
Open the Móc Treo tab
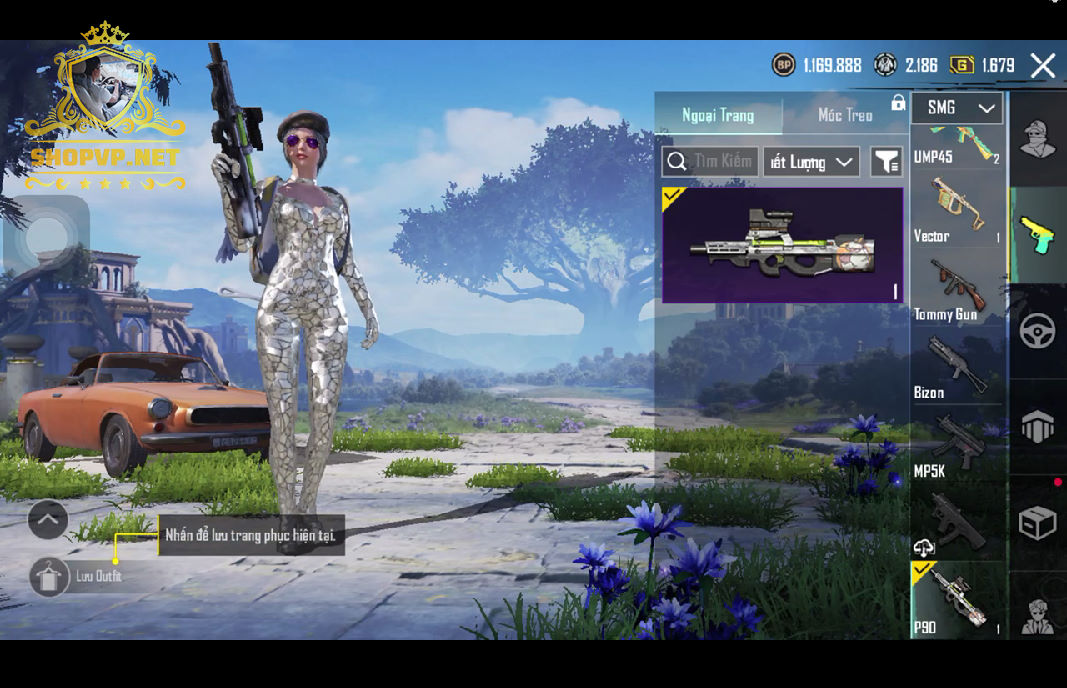point(845,115)
